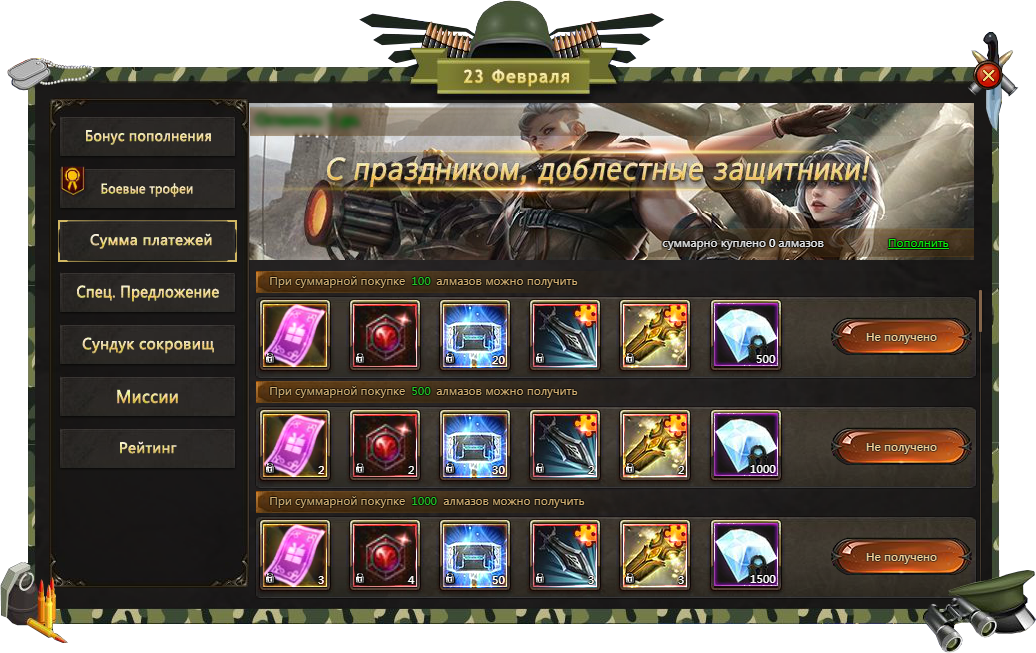1036x653 pixels.
Task: Open Спец. Предложение section
Action: point(148,292)
